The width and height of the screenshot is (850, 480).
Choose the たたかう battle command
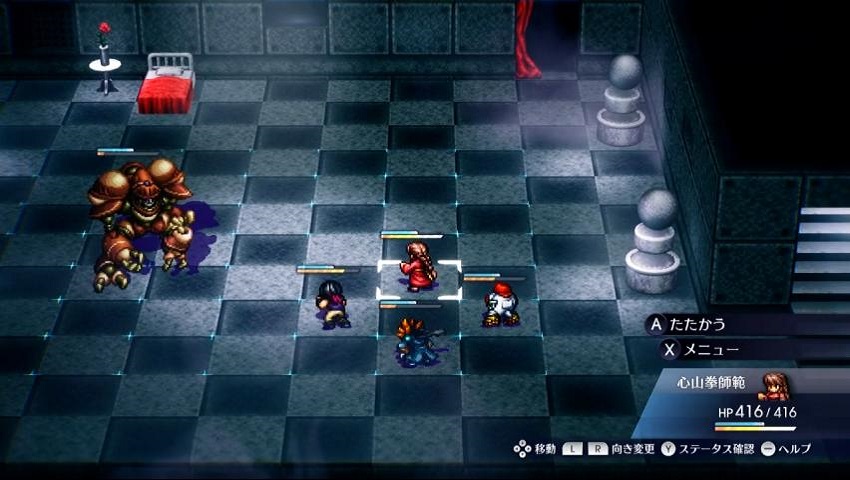[696, 324]
